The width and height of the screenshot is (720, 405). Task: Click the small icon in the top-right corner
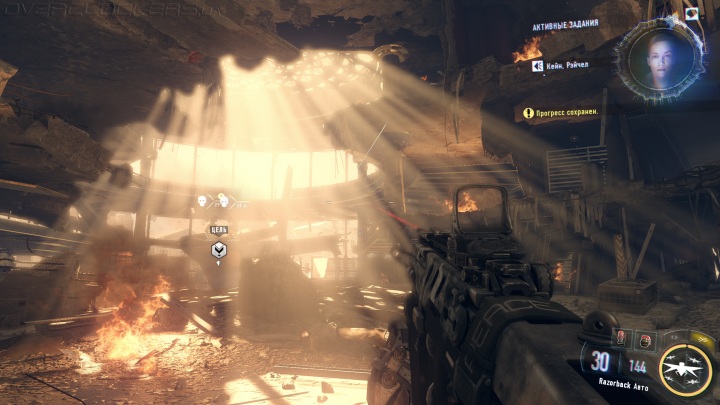[691, 14]
